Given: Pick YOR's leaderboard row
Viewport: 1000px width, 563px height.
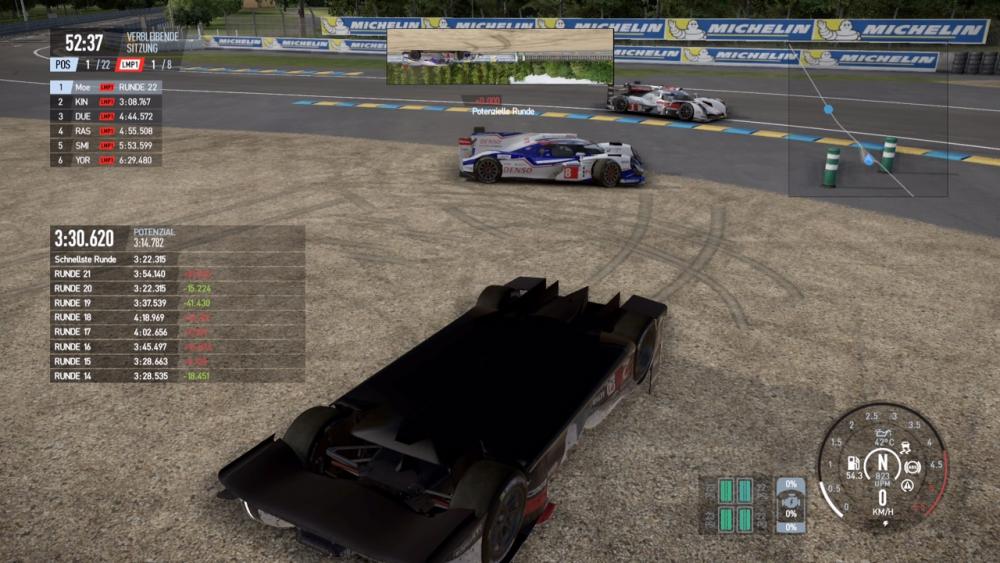Looking at the screenshot, I should click(x=105, y=160).
